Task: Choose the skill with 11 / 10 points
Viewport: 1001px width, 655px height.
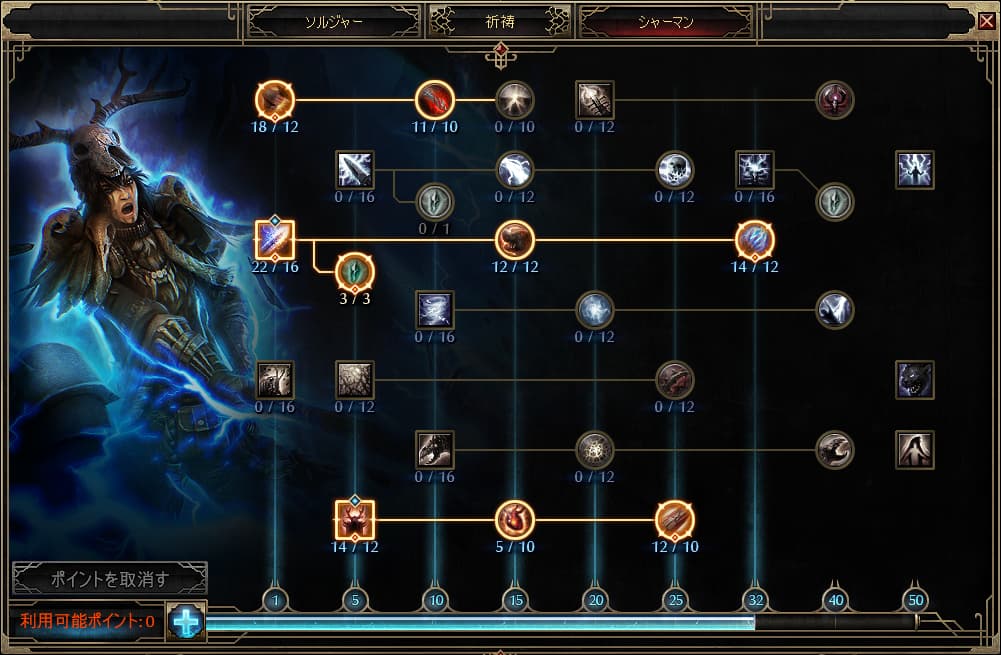Action: click(435, 100)
